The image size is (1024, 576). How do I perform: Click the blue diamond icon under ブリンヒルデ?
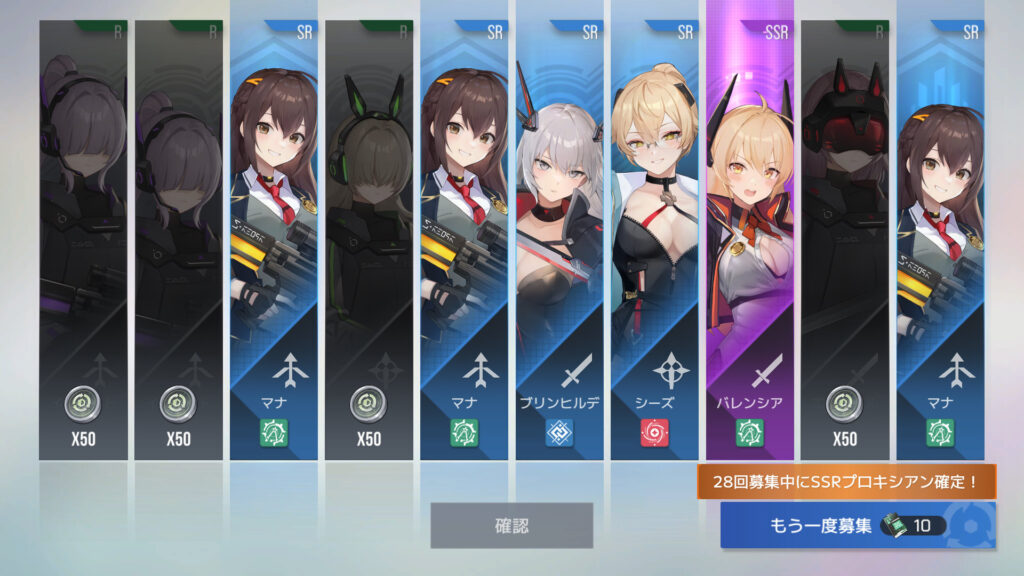tap(559, 433)
